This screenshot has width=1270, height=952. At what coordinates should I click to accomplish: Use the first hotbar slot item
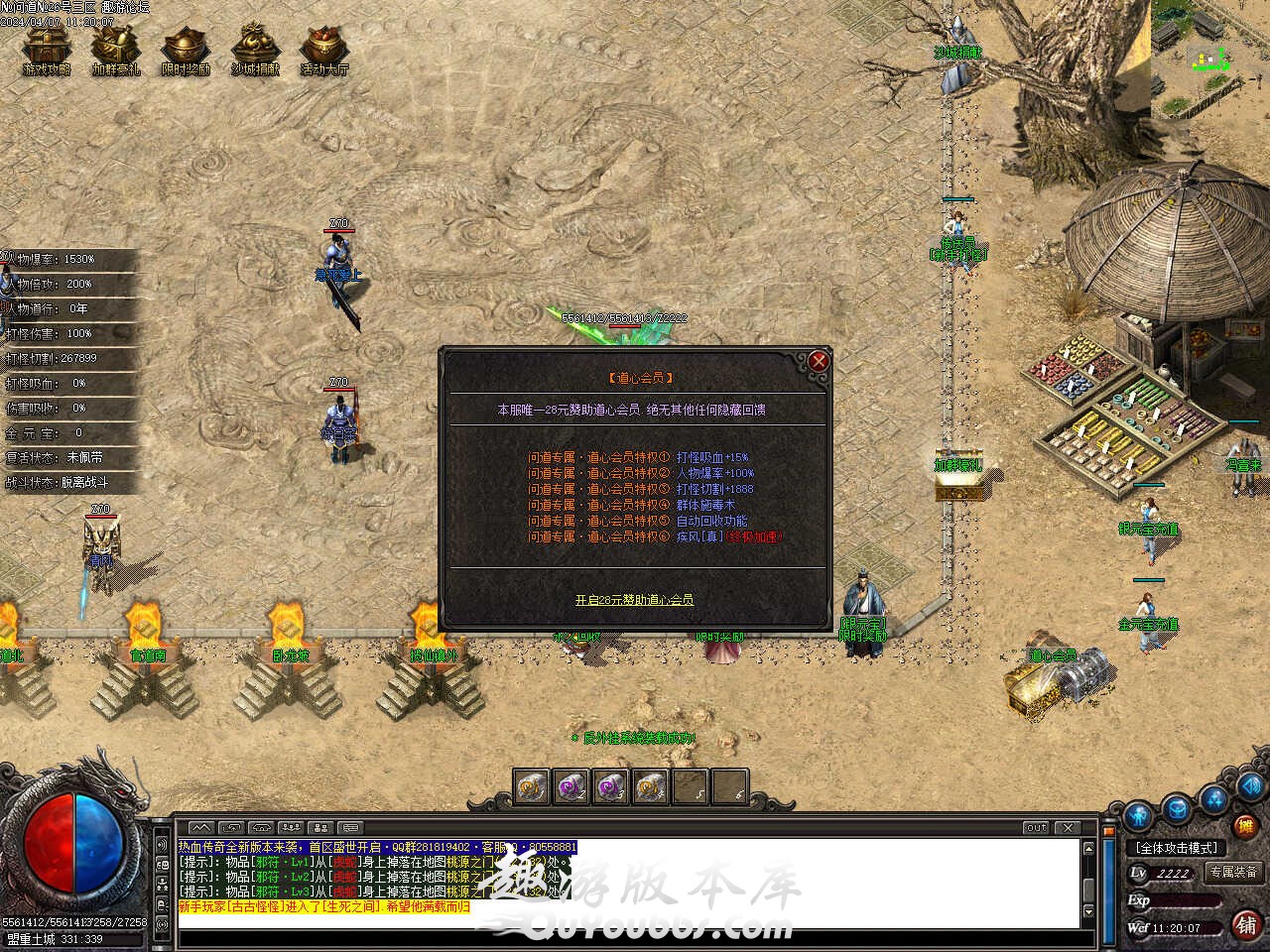532,786
